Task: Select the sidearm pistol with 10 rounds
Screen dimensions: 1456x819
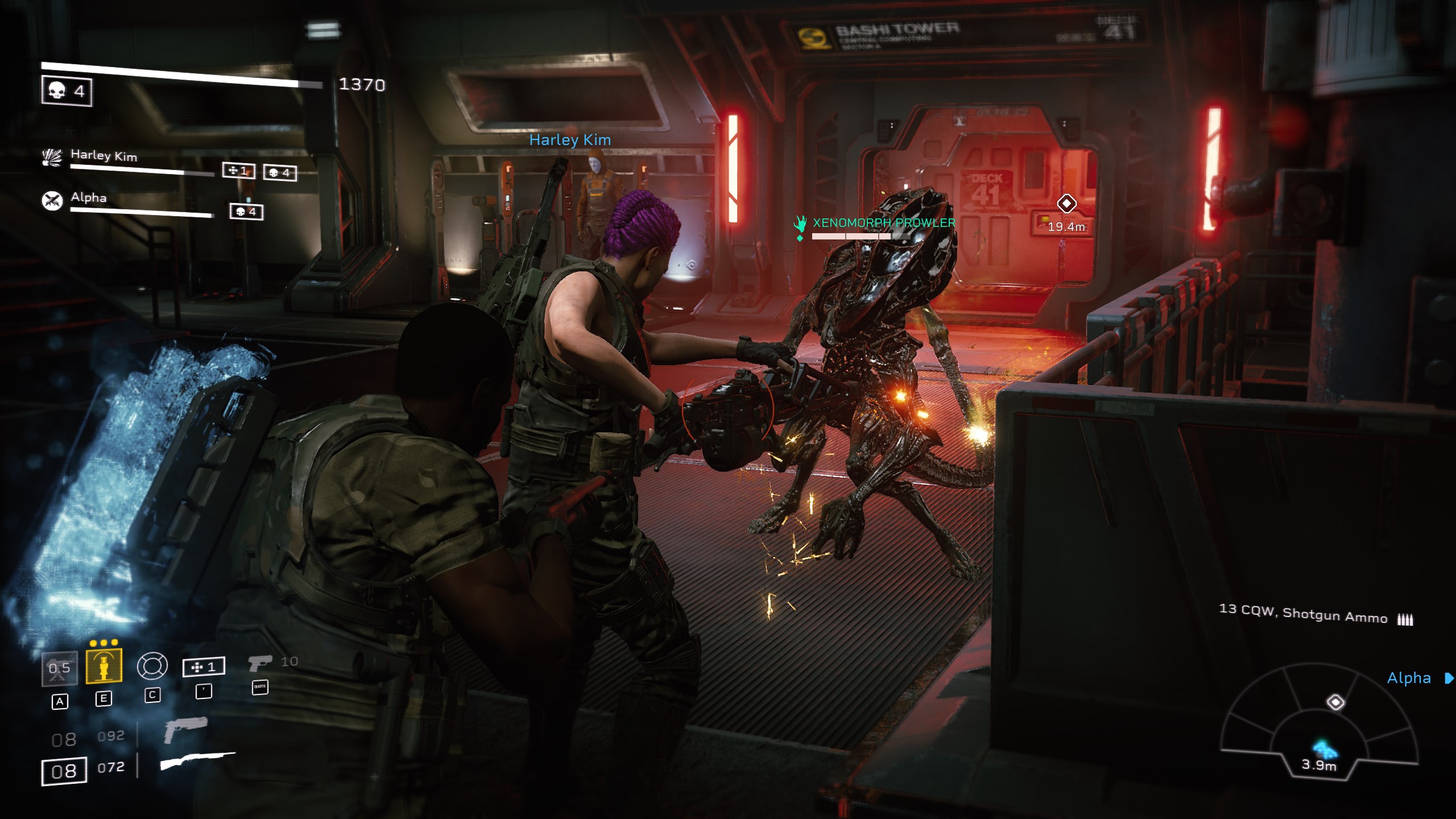Action: (x=261, y=663)
